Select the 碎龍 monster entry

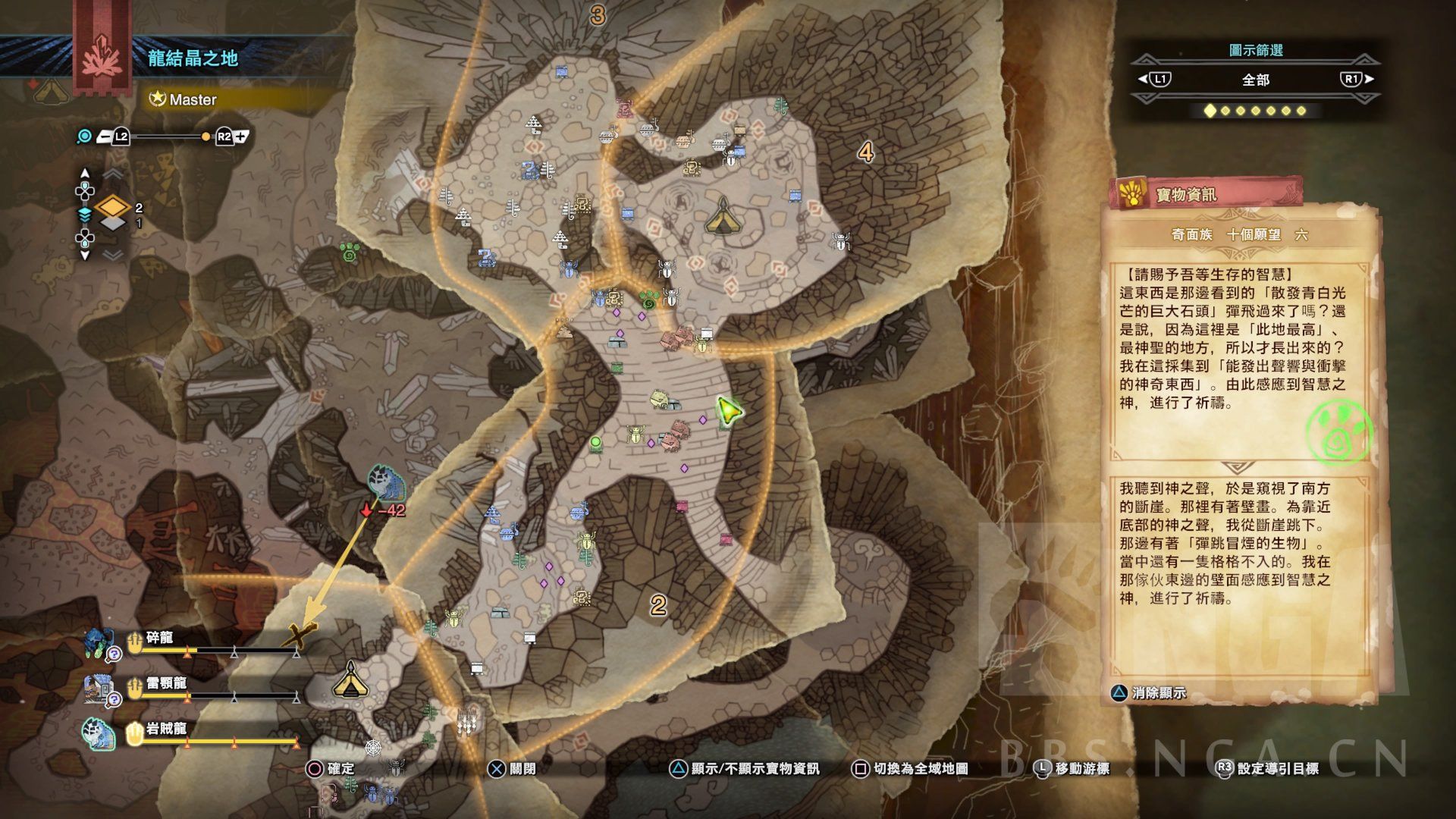[x=159, y=639]
